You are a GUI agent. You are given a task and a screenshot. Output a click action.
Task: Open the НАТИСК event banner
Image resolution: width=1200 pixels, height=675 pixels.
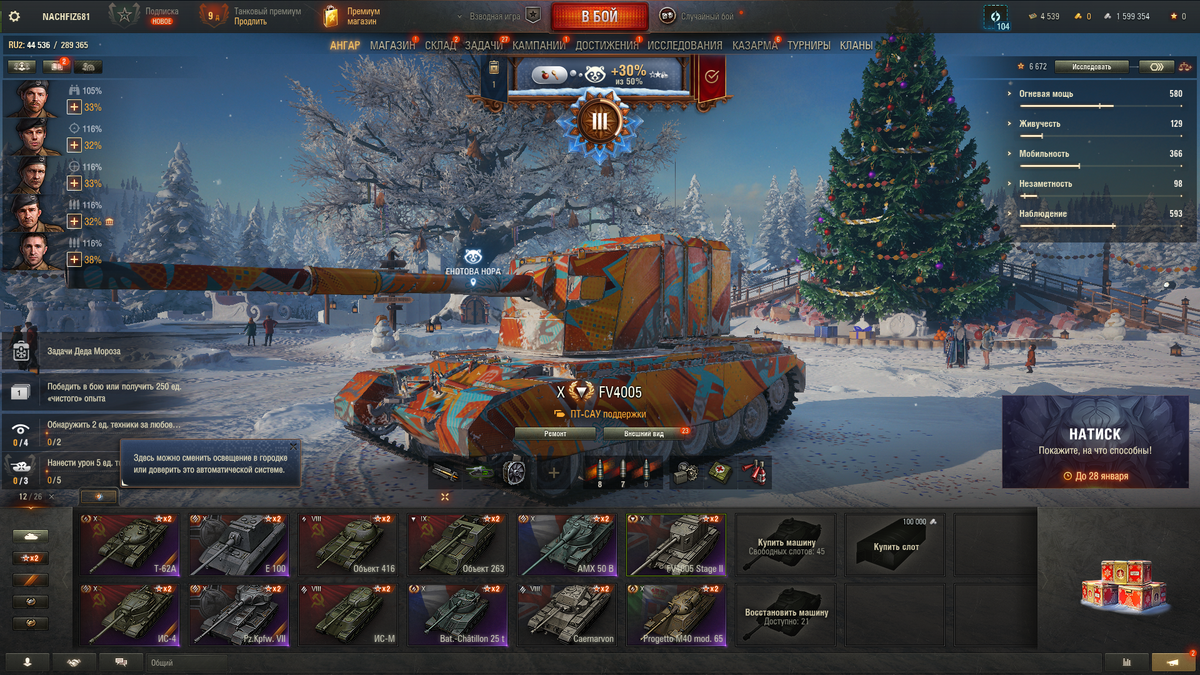point(1094,442)
